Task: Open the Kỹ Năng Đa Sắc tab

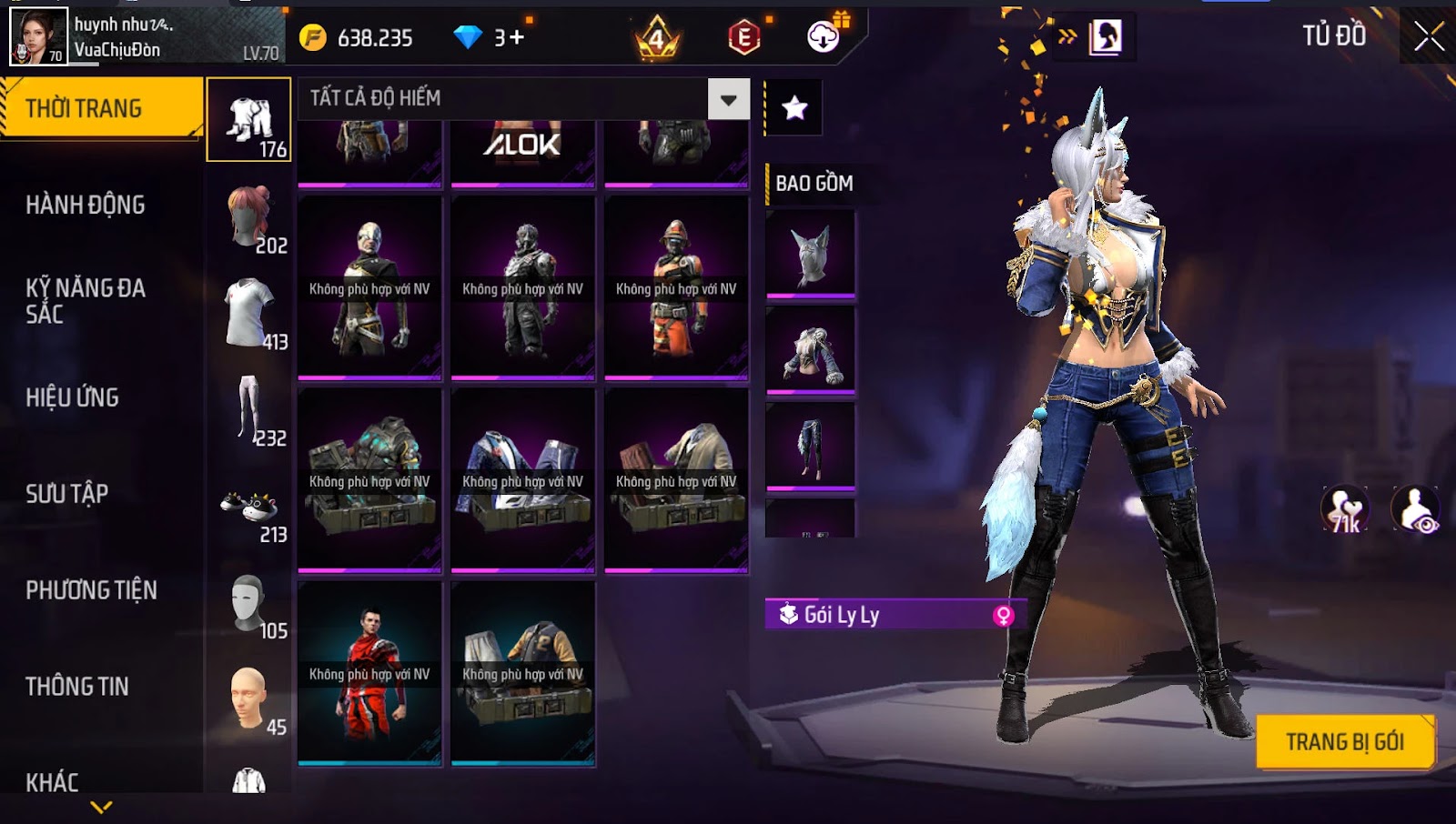Action: click(86, 301)
